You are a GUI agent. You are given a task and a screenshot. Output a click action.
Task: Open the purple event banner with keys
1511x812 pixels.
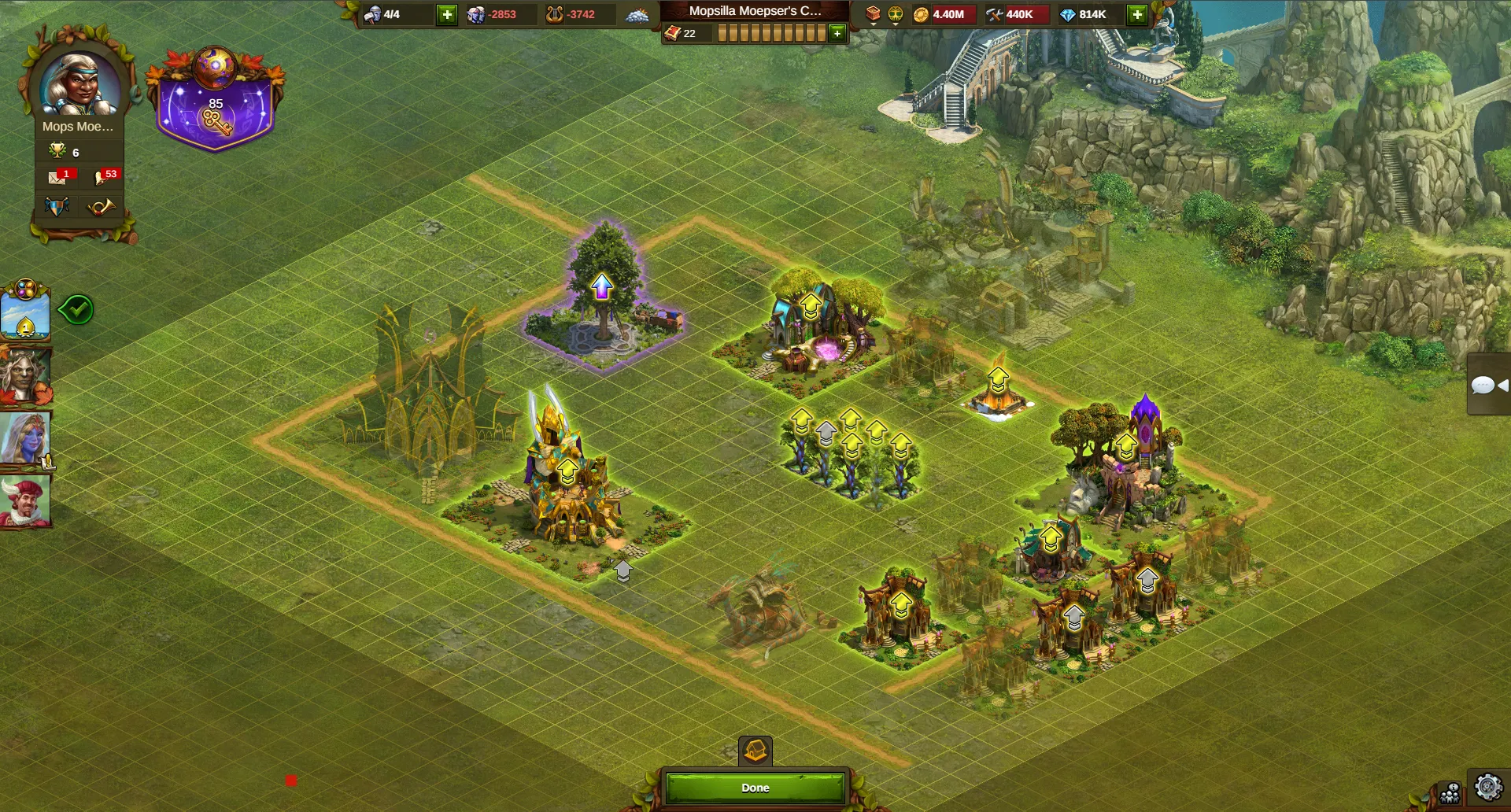tap(215, 102)
